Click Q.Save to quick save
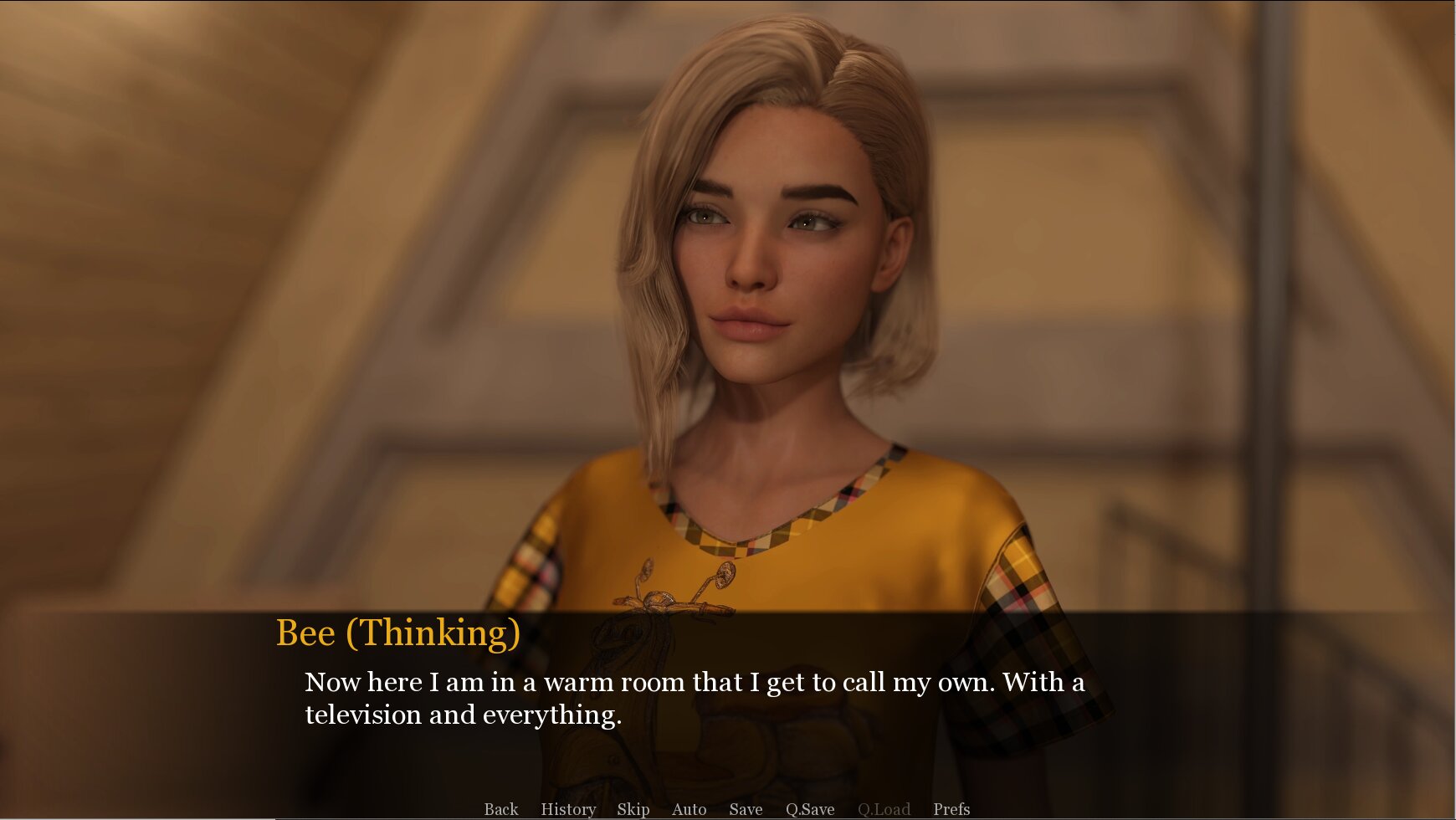This screenshot has height=820, width=1456. click(x=809, y=809)
